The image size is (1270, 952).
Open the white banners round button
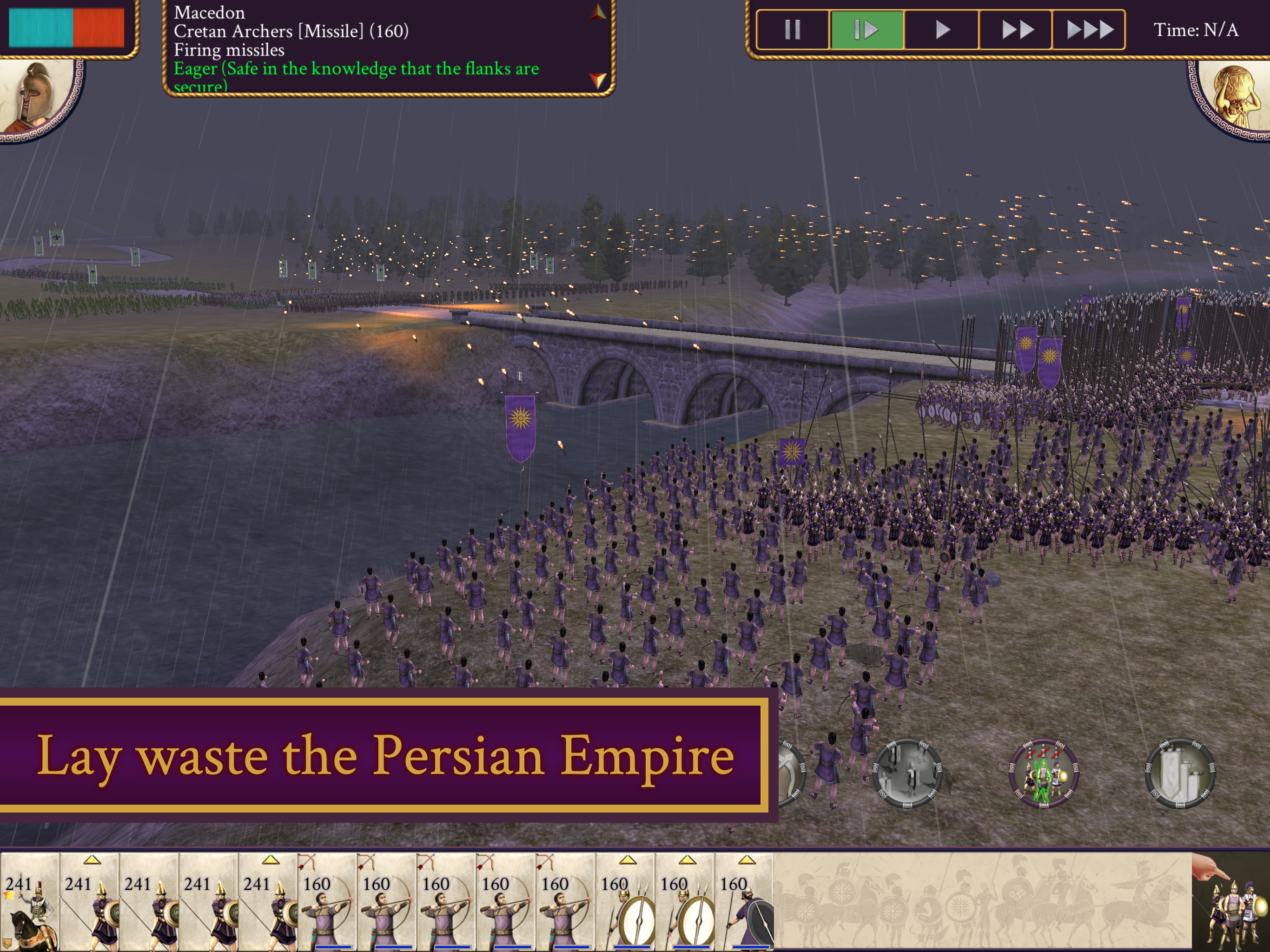(x=1180, y=773)
